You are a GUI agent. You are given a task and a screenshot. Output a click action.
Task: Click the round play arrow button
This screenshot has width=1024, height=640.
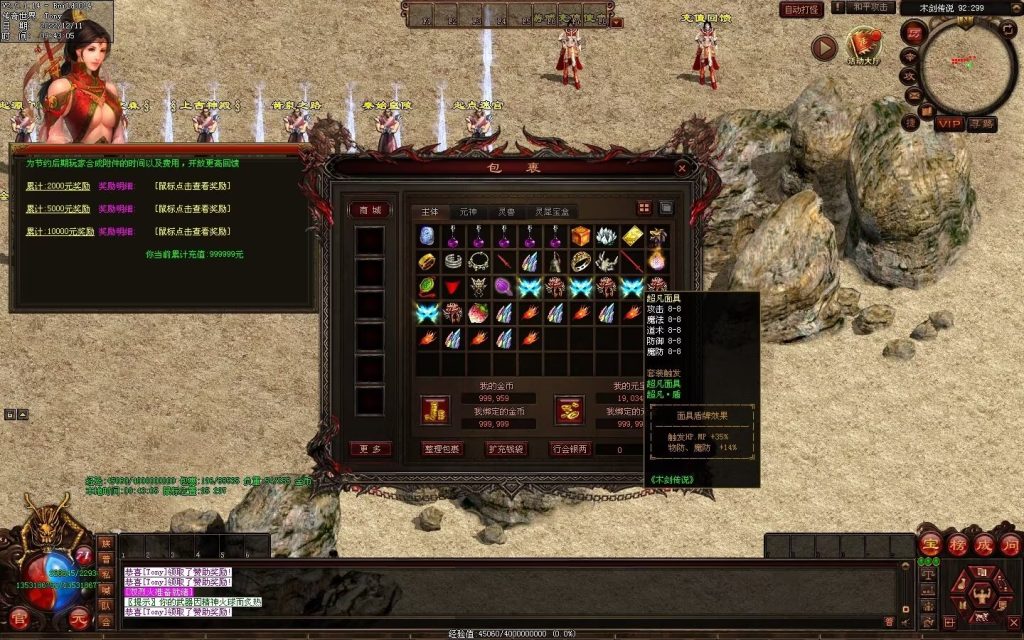coord(824,47)
